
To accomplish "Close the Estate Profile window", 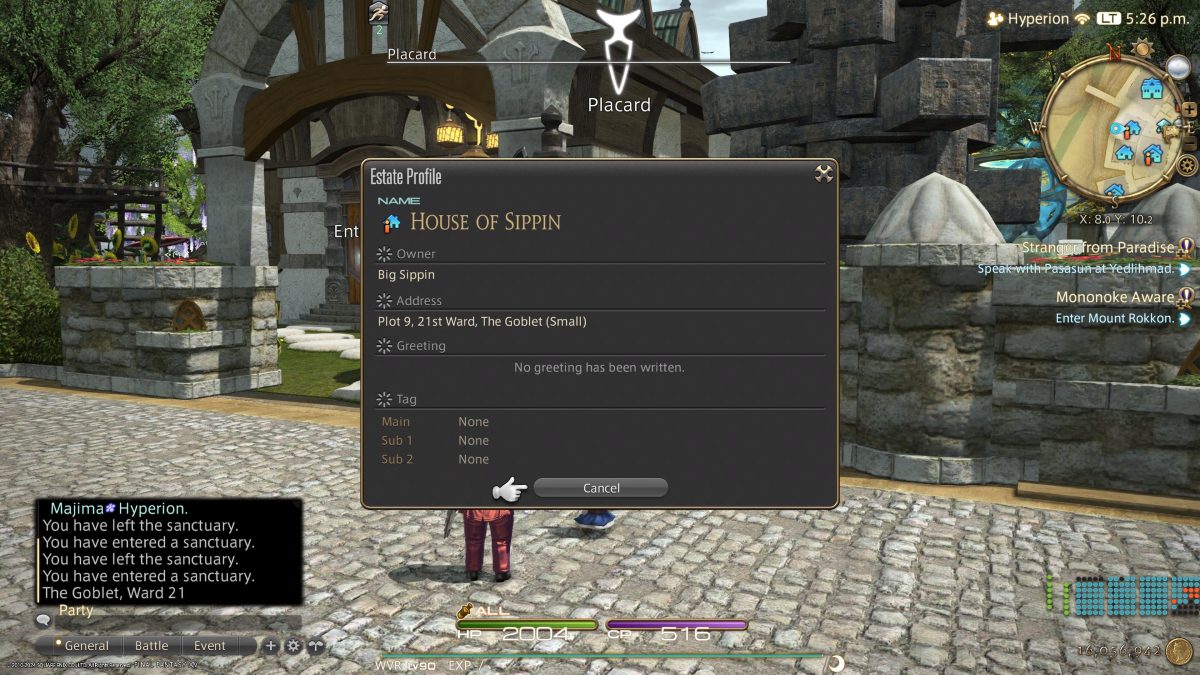I will 824,174.
